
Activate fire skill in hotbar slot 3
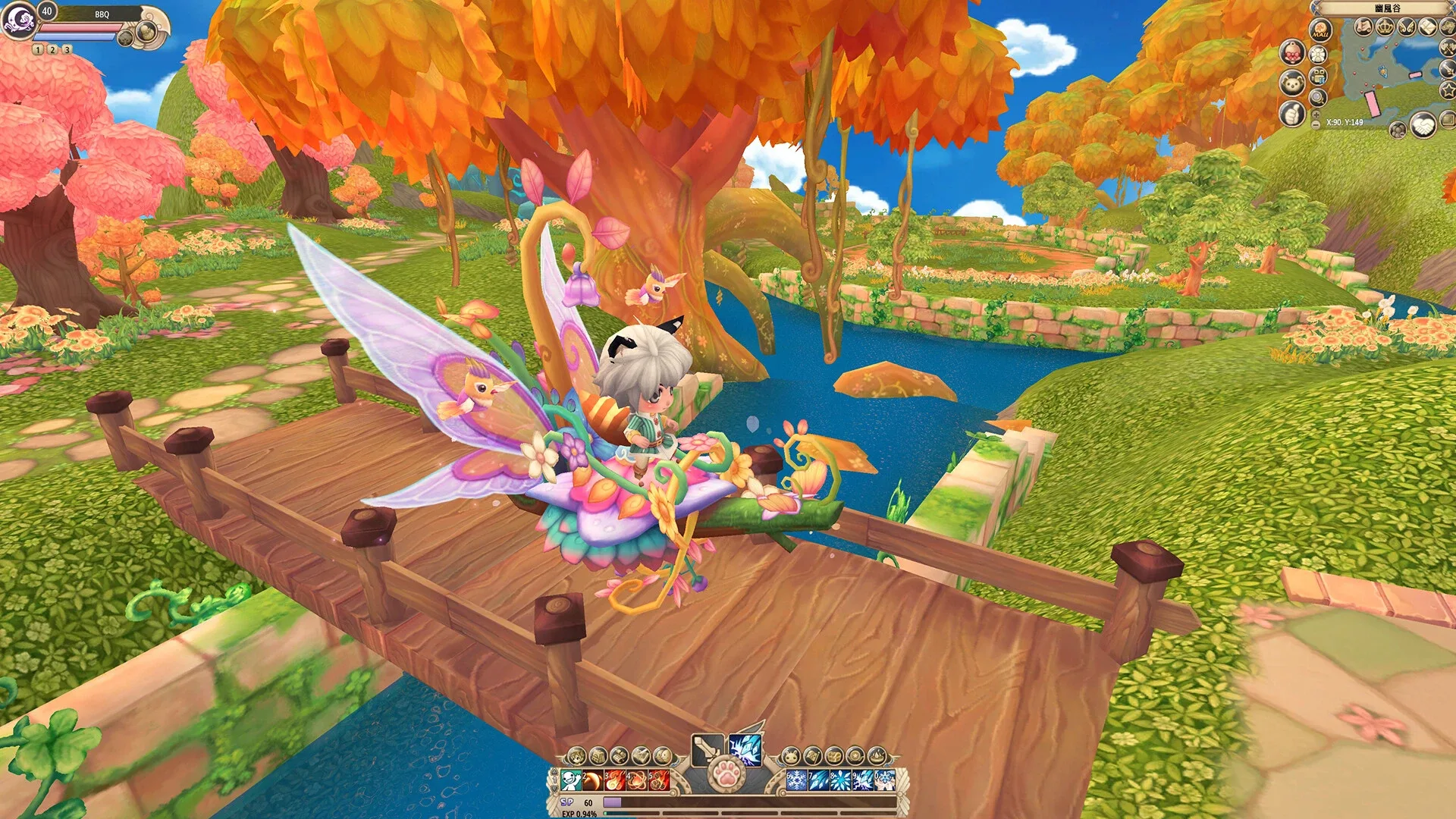pos(614,780)
